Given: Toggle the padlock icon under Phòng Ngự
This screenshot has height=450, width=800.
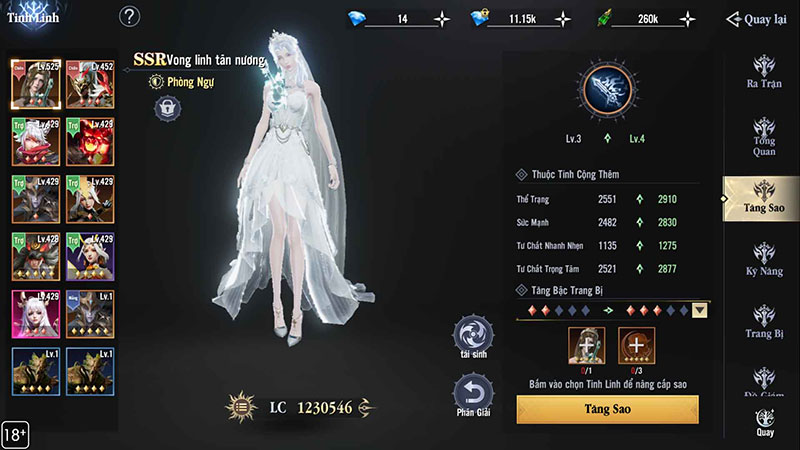Looking at the screenshot, I should click(x=168, y=108).
